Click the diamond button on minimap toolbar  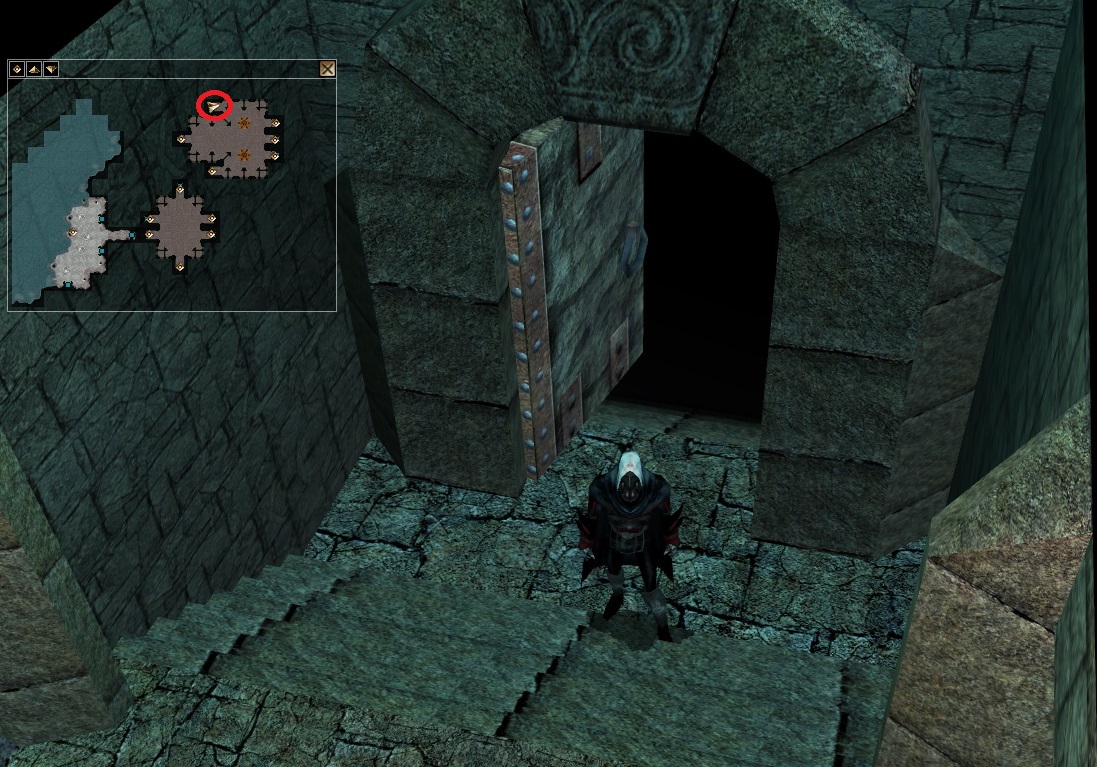click(17, 69)
